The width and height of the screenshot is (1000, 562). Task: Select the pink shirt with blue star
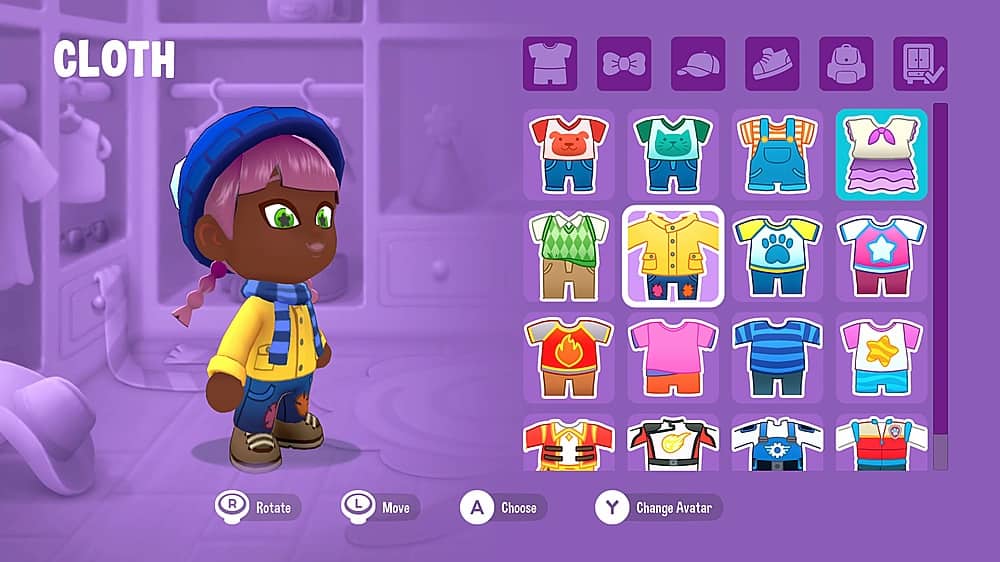tap(881, 256)
